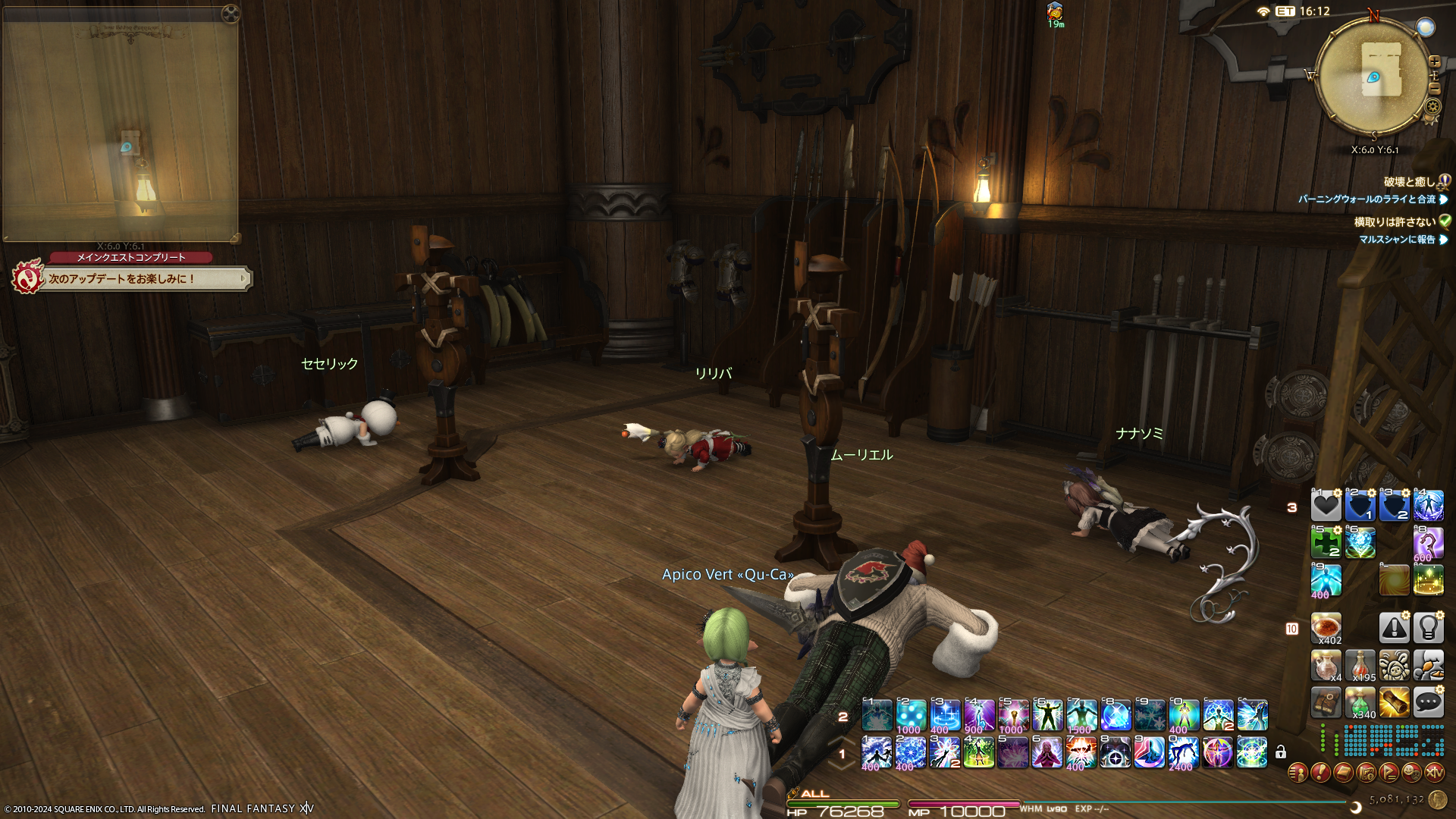Open the XIV system menu button
Image resolution: width=1456 pixels, height=819 pixels.
click(1434, 772)
